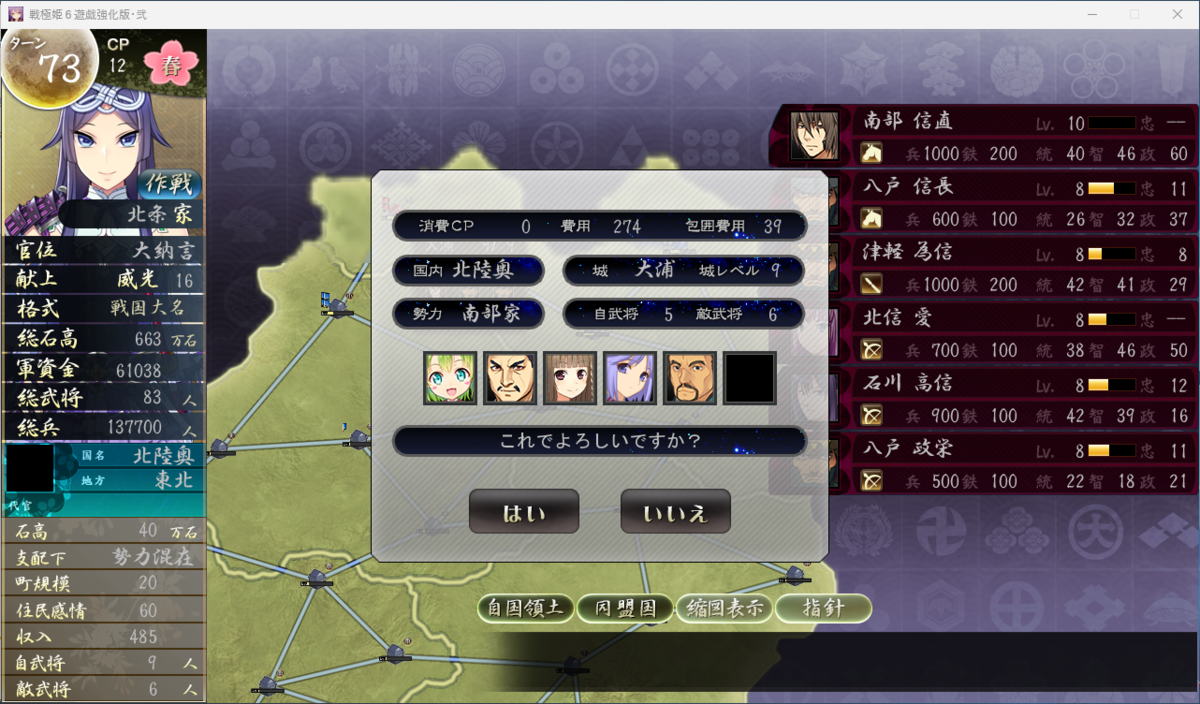The image size is (1200, 704).
Task: Open the 作戦 strategy button
Action: coord(169,185)
